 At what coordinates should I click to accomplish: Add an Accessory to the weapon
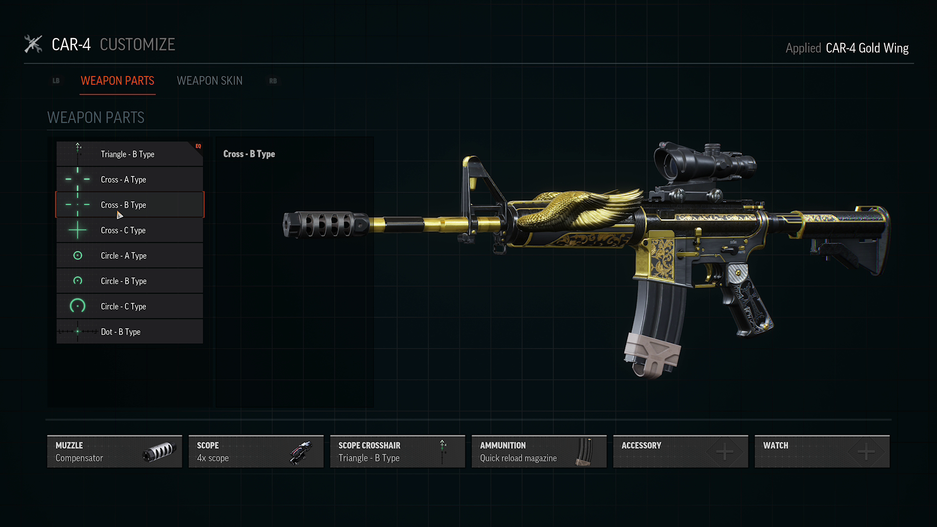click(x=680, y=452)
